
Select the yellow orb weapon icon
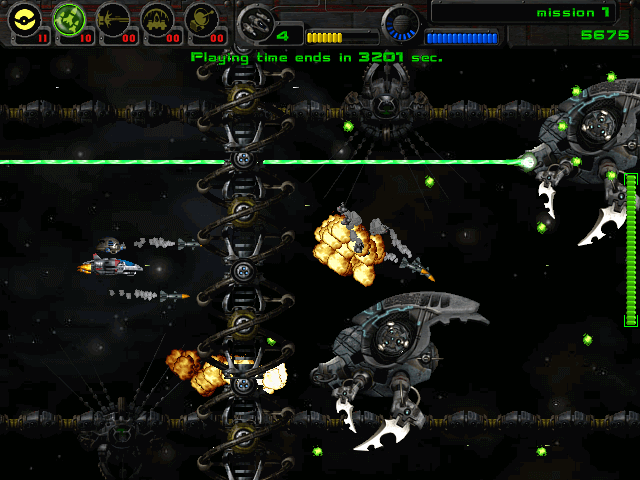tap(22, 20)
